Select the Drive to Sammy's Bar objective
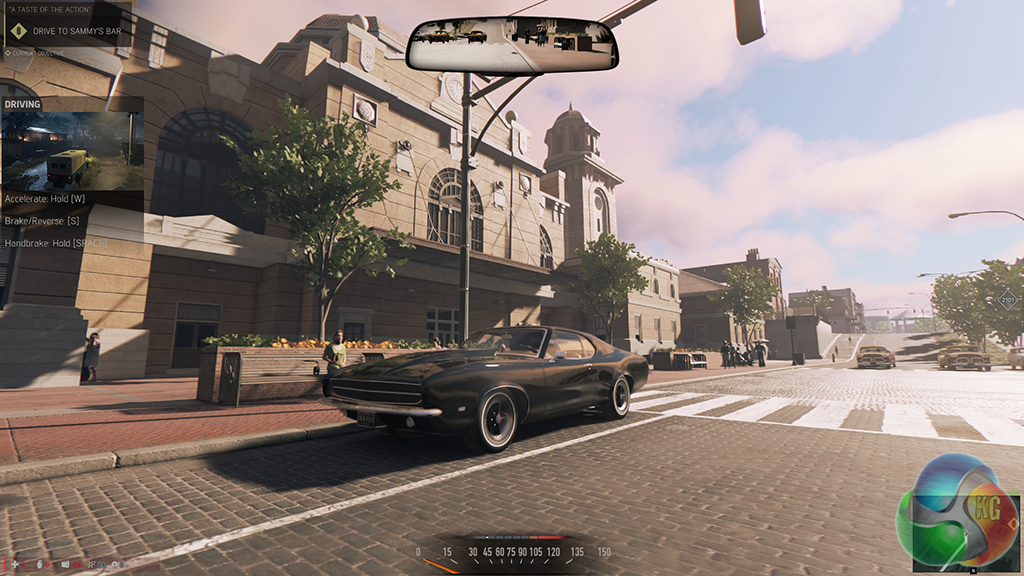This screenshot has height=576, width=1024. (78, 31)
